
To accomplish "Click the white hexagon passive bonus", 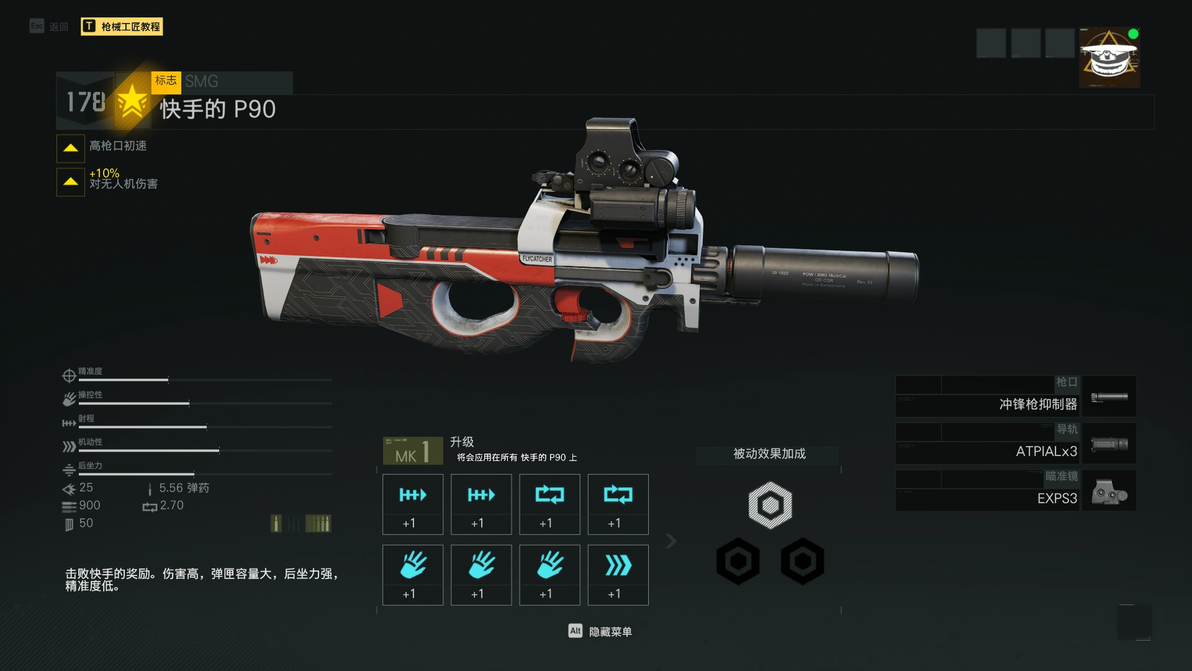I will coord(770,505).
